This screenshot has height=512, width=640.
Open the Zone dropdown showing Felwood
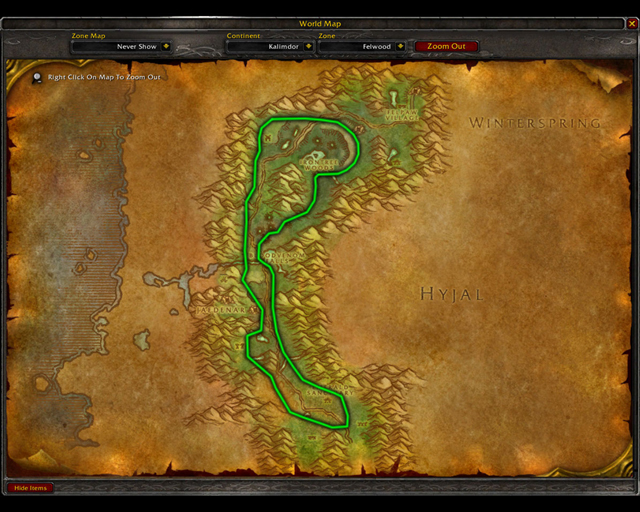(x=400, y=46)
